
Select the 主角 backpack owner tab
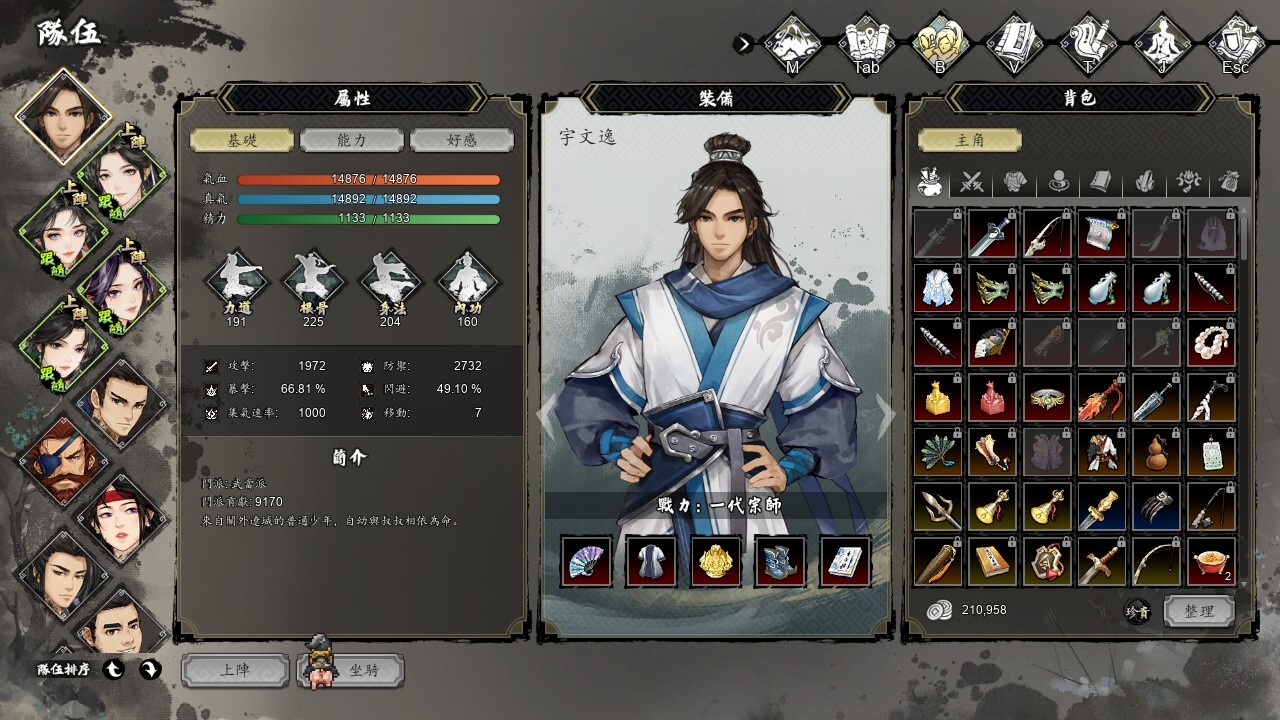pyautogui.click(x=970, y=140)
